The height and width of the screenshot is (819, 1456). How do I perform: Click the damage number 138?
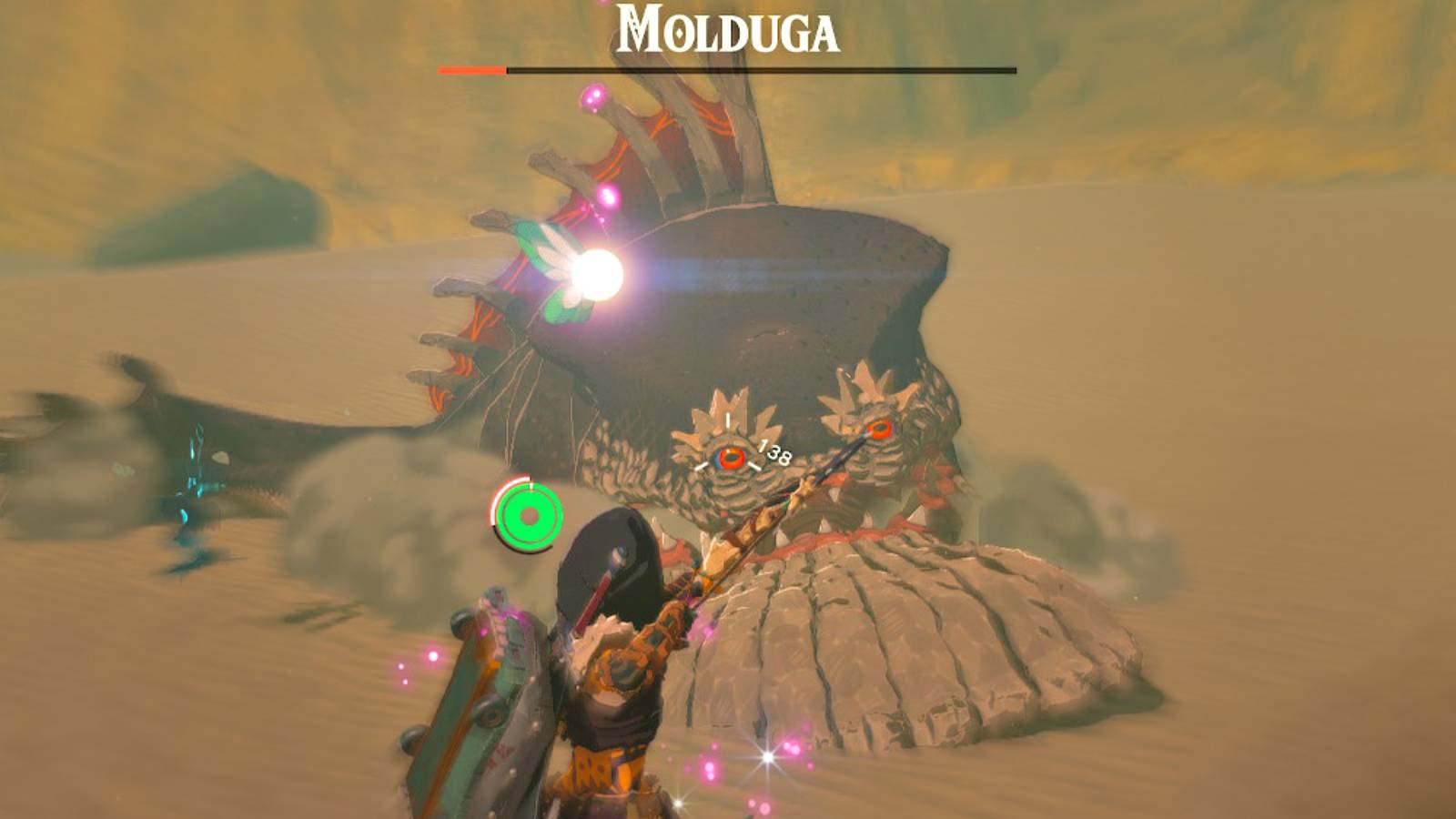pyautogui.click(x=773, y=452)
